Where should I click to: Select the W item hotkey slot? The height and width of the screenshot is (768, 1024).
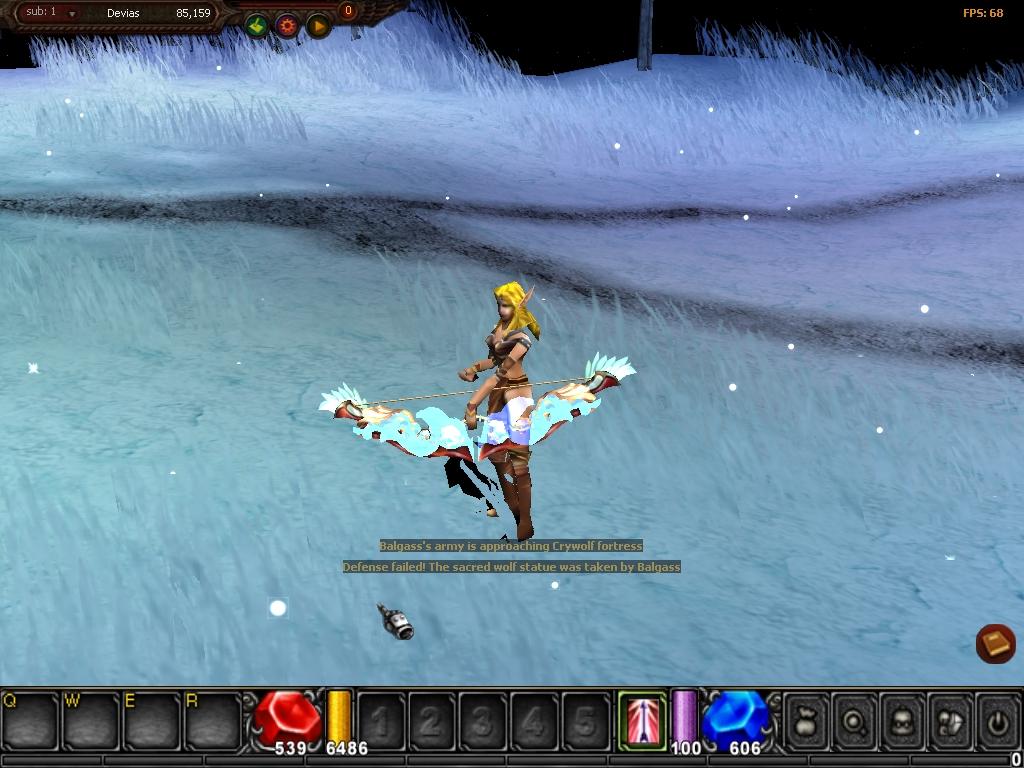point(91,720)
